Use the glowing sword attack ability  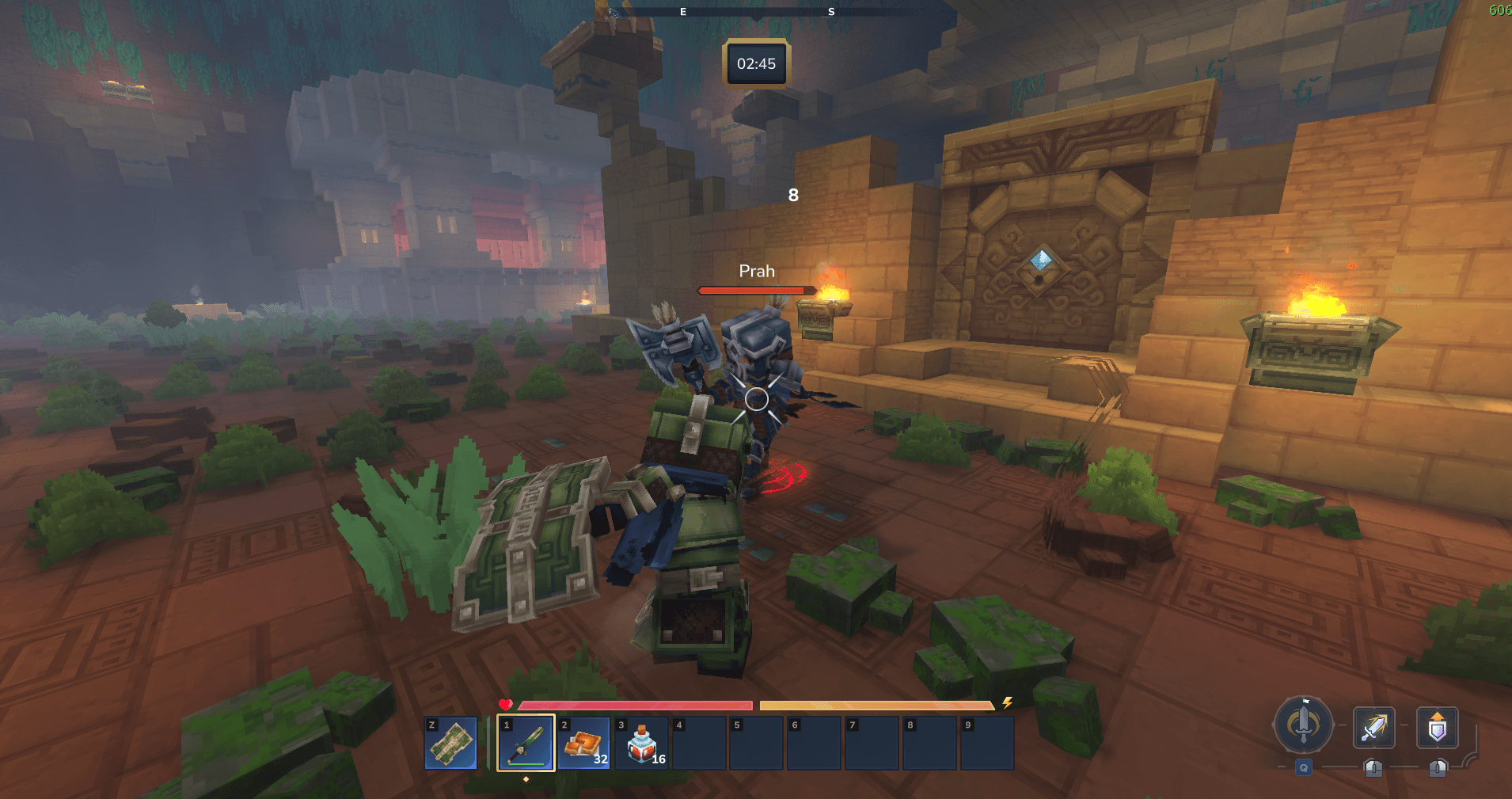pyautogui.click(x=1374, y=728)
